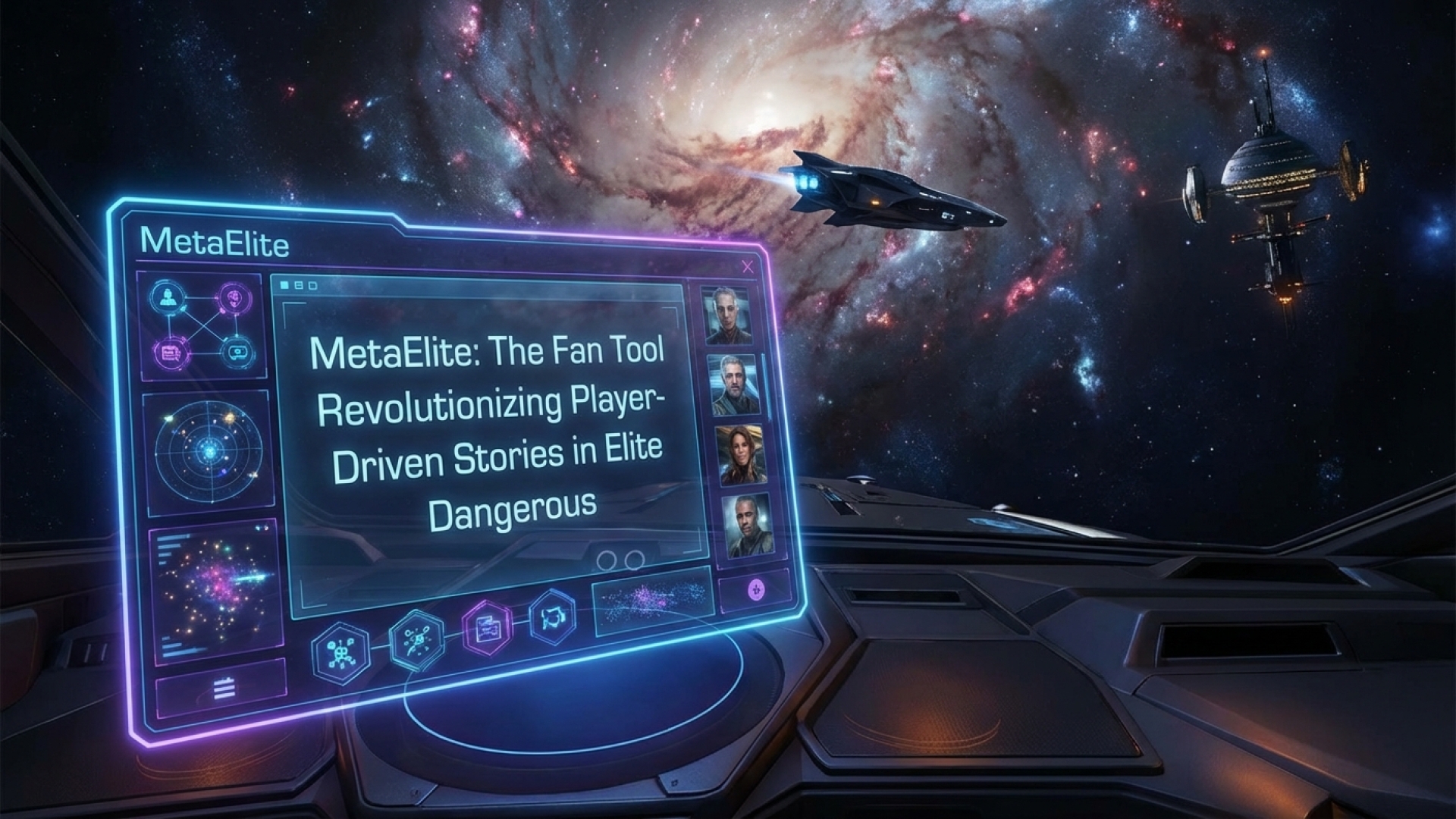Click the robot-faced network hexagon icon

(340, 652)
